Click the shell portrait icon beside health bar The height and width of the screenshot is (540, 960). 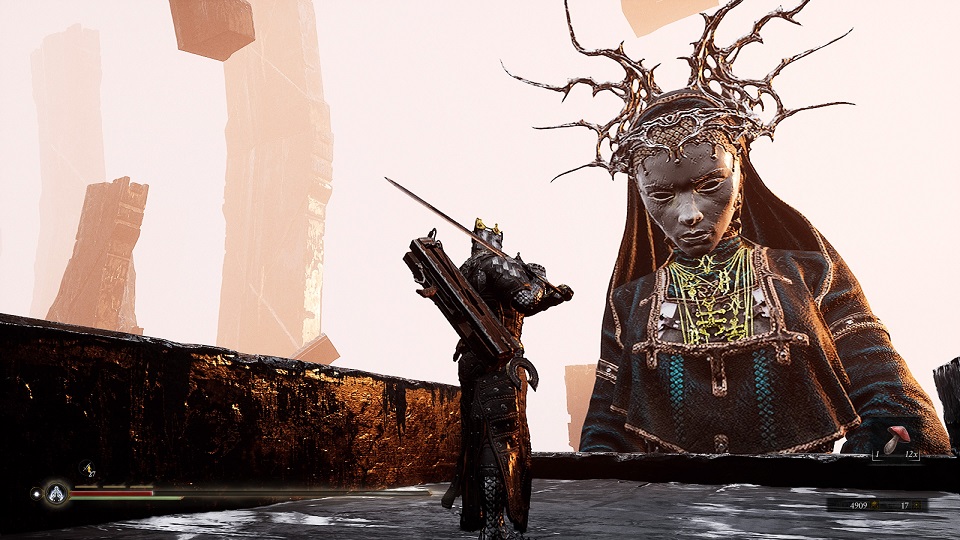56,493
